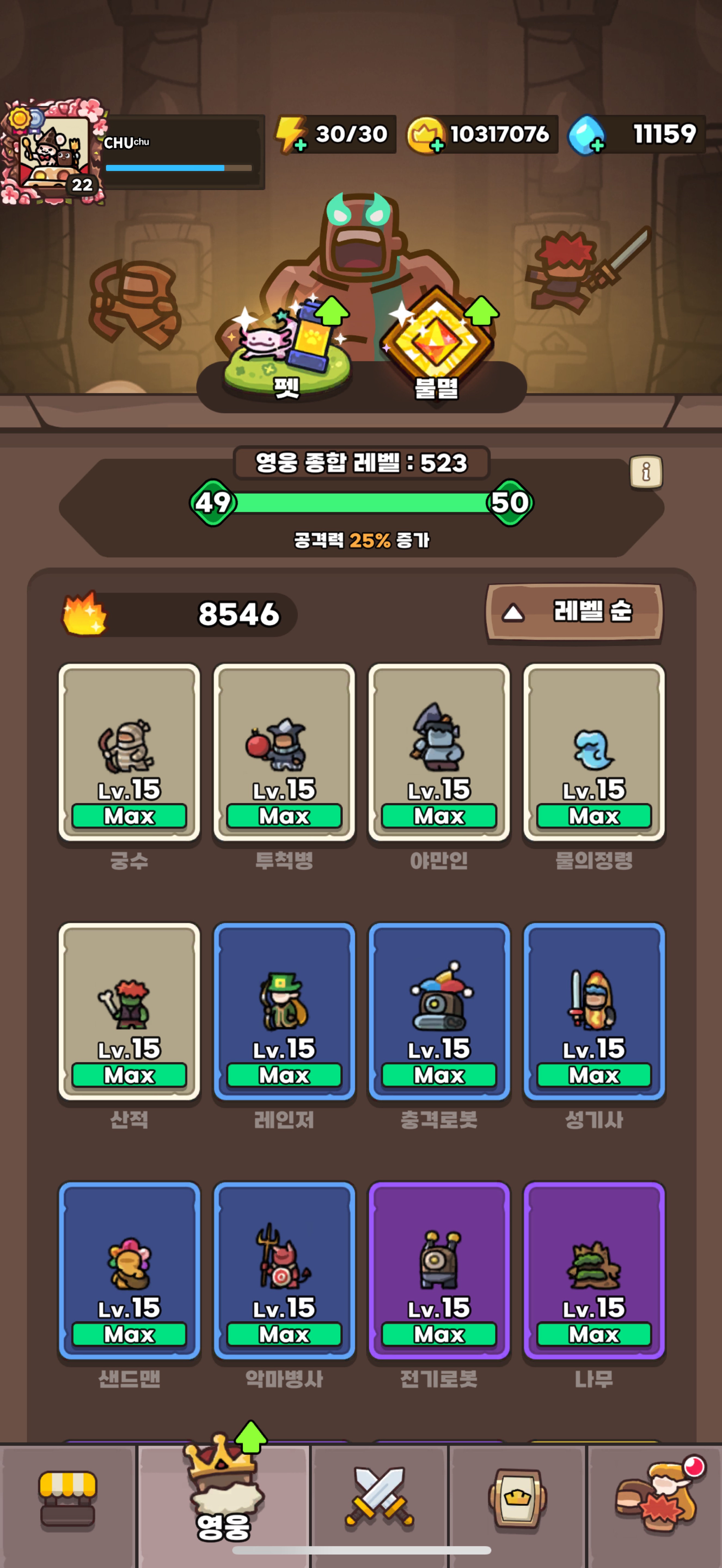
Task: Open the 펫 (pet) menu
Action: [286, 353]
